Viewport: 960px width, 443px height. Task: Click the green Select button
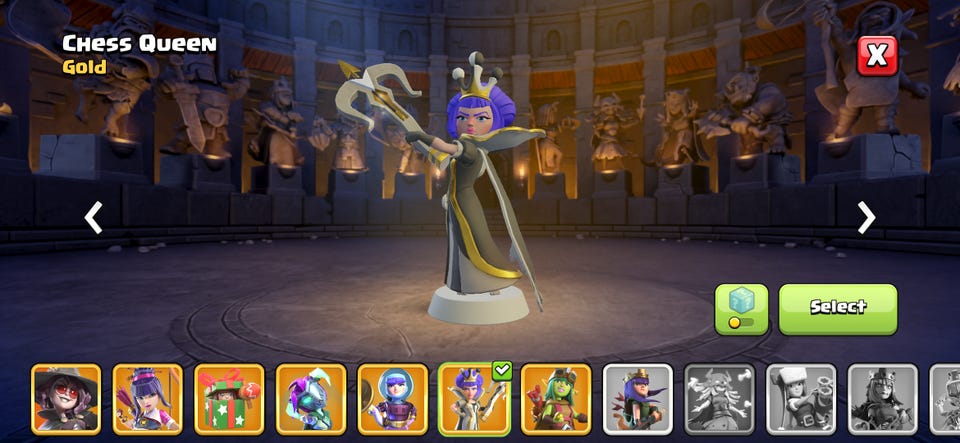coord(838,308)
